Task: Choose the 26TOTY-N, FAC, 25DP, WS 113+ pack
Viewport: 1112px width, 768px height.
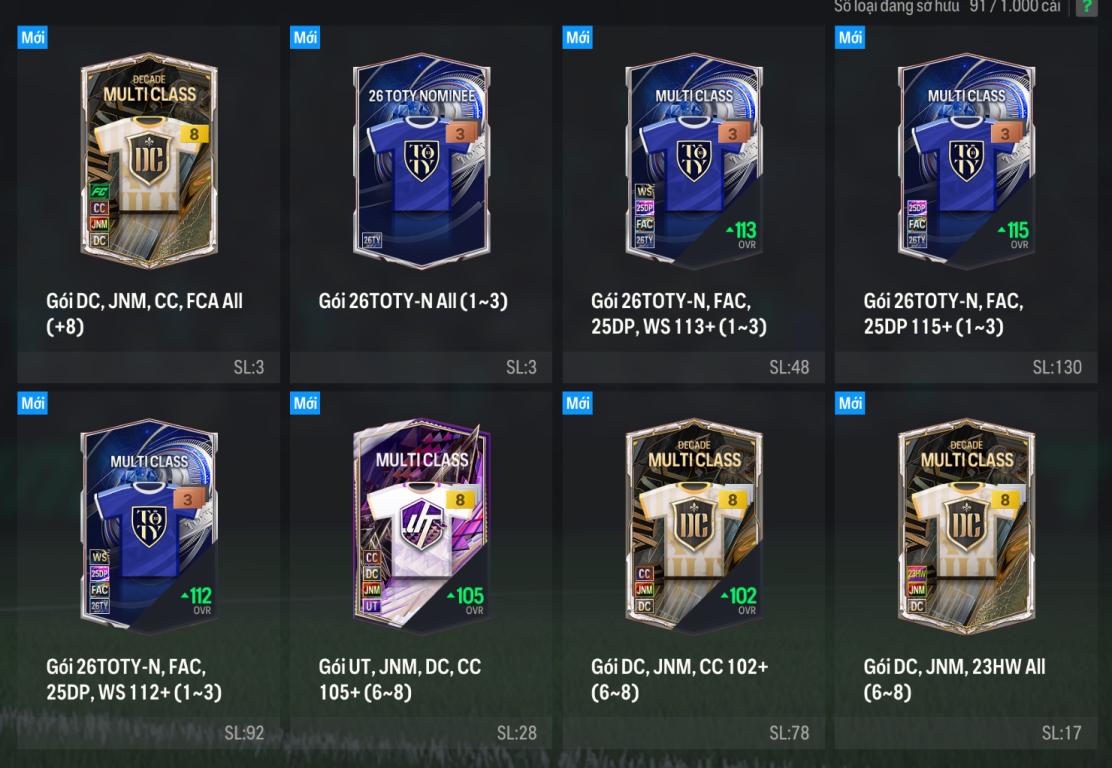Action: click(x=694, y=160)
